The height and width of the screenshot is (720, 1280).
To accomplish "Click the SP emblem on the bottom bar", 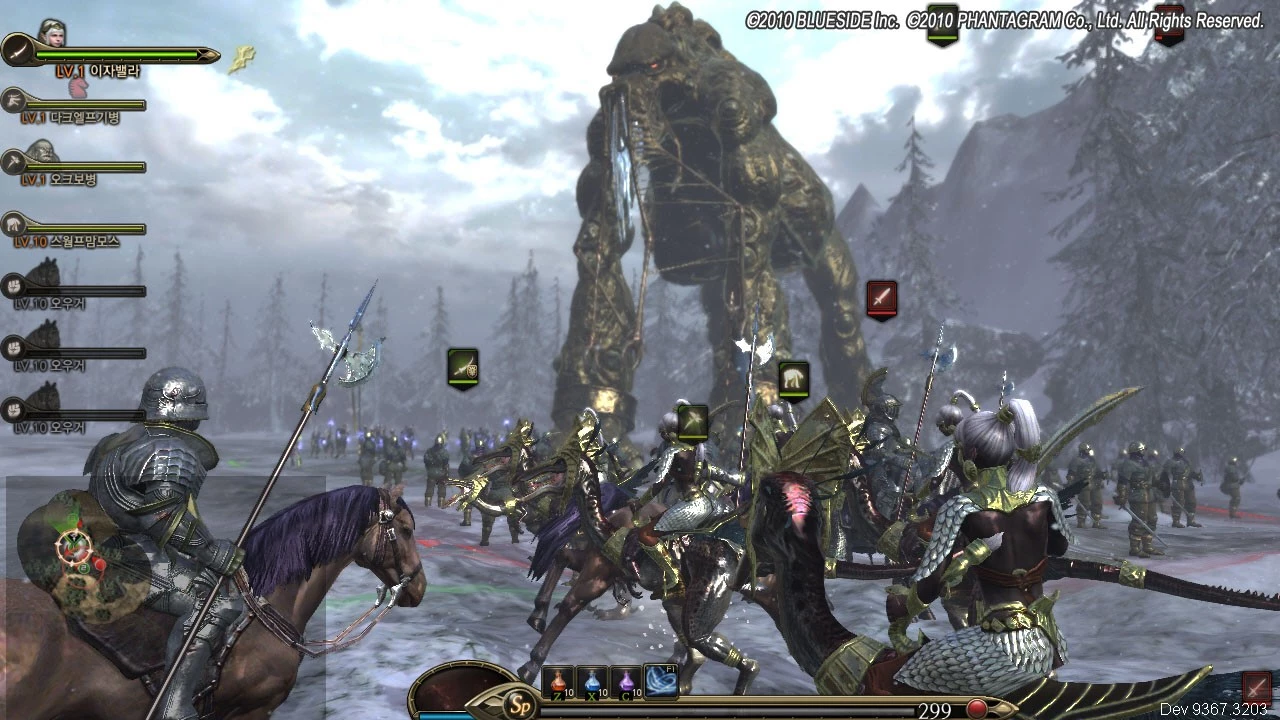I will pyautogui.click(x=516, y=701).
